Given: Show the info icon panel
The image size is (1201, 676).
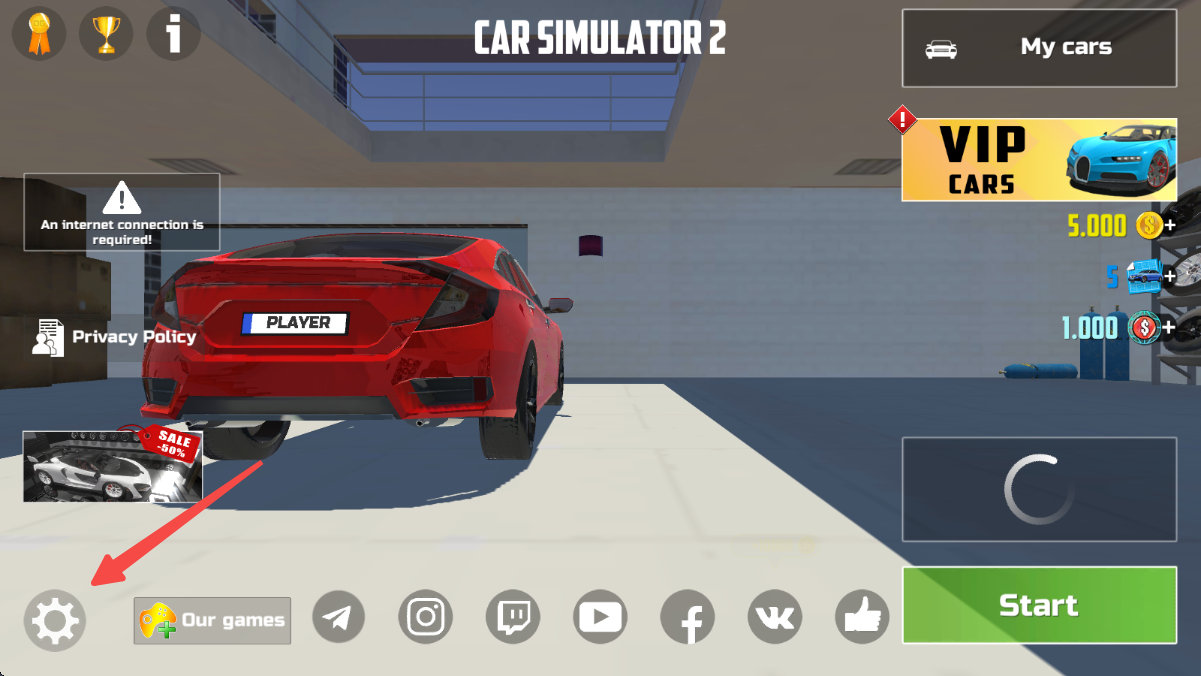Looking at the screenshot, I should (174, 35).
